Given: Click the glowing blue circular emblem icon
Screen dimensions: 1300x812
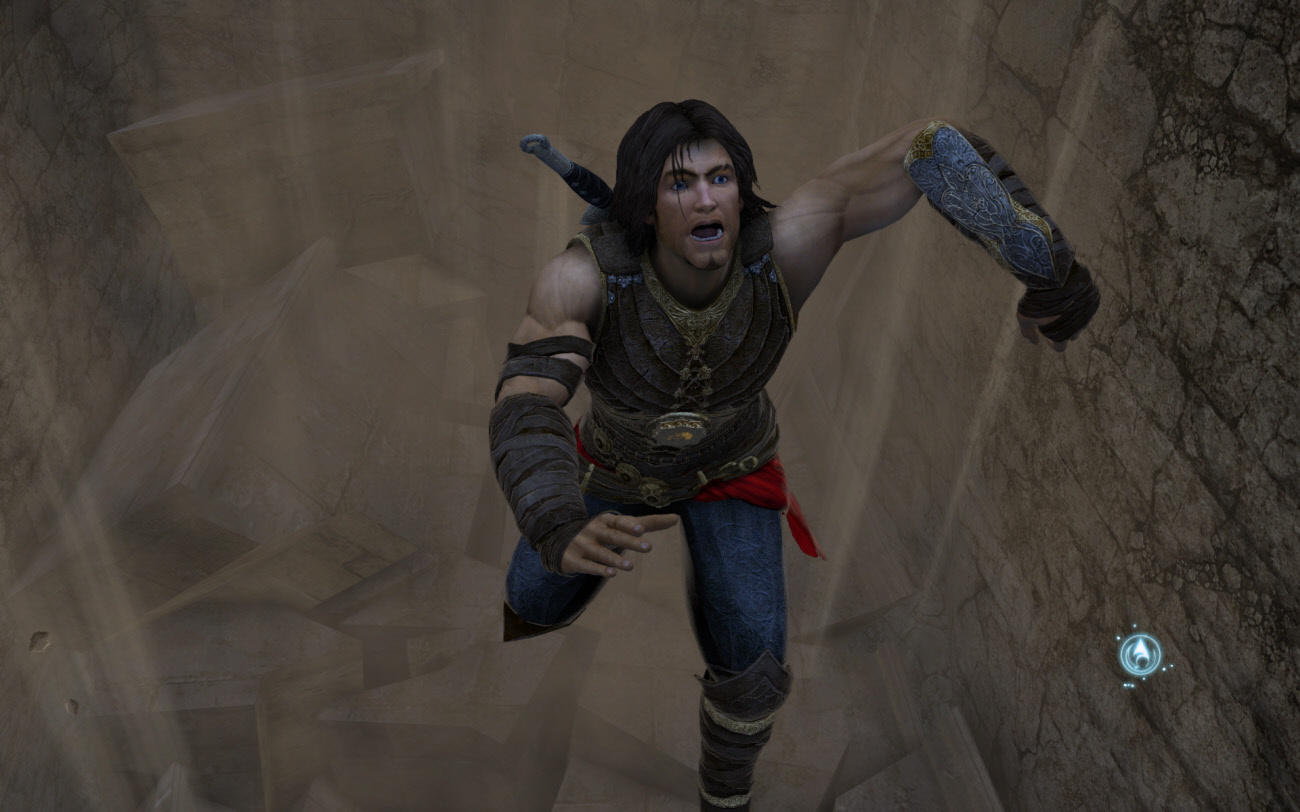Looking at the screenshot, I should click(1140, 655).
